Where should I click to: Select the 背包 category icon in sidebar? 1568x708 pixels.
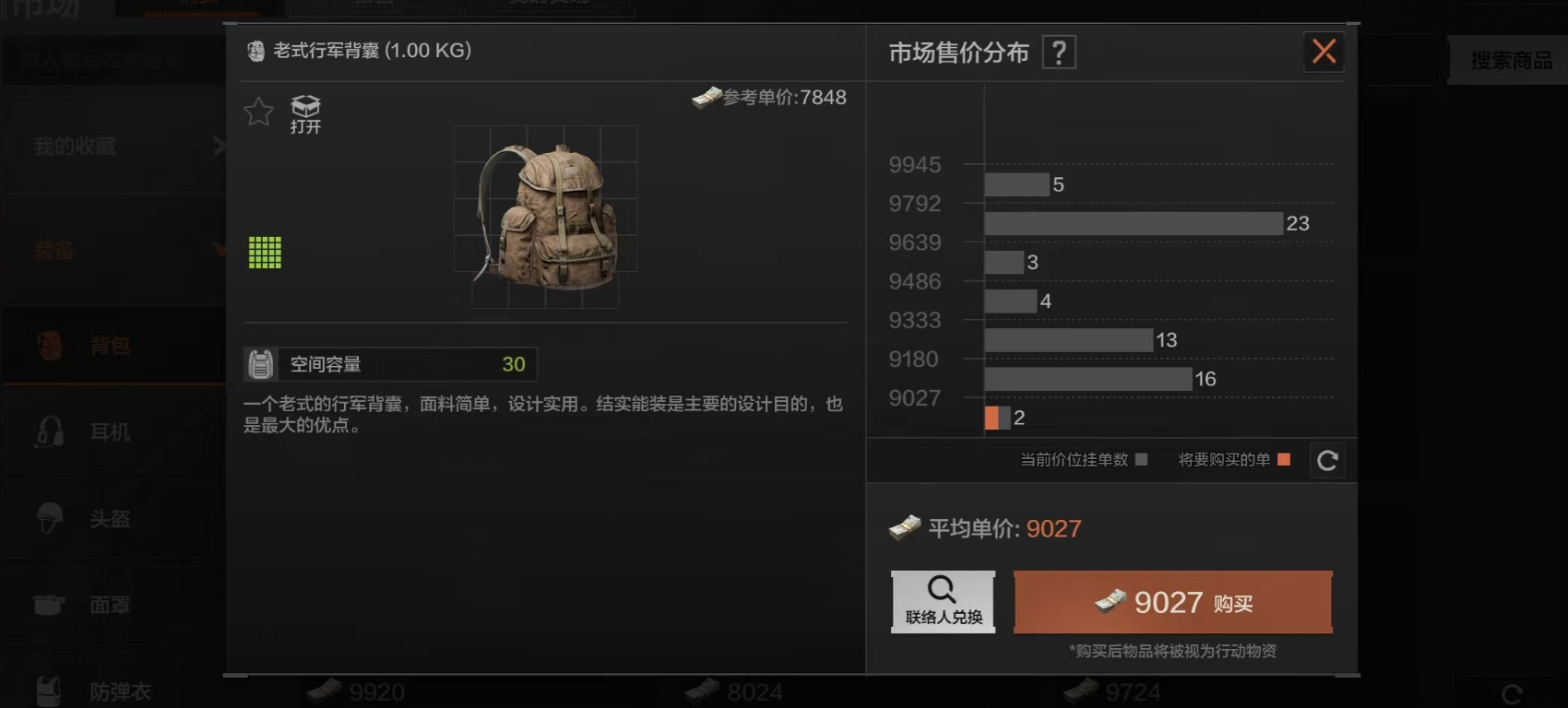point(51,345)
